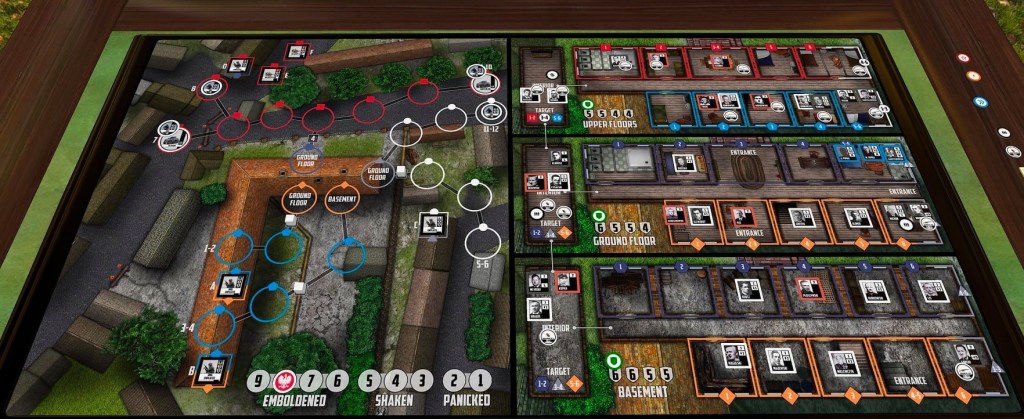Viewport: 1024px width, 419px height.
Task: Select the orange Ground Floor circle on the map
Action: tap(300, 198)
